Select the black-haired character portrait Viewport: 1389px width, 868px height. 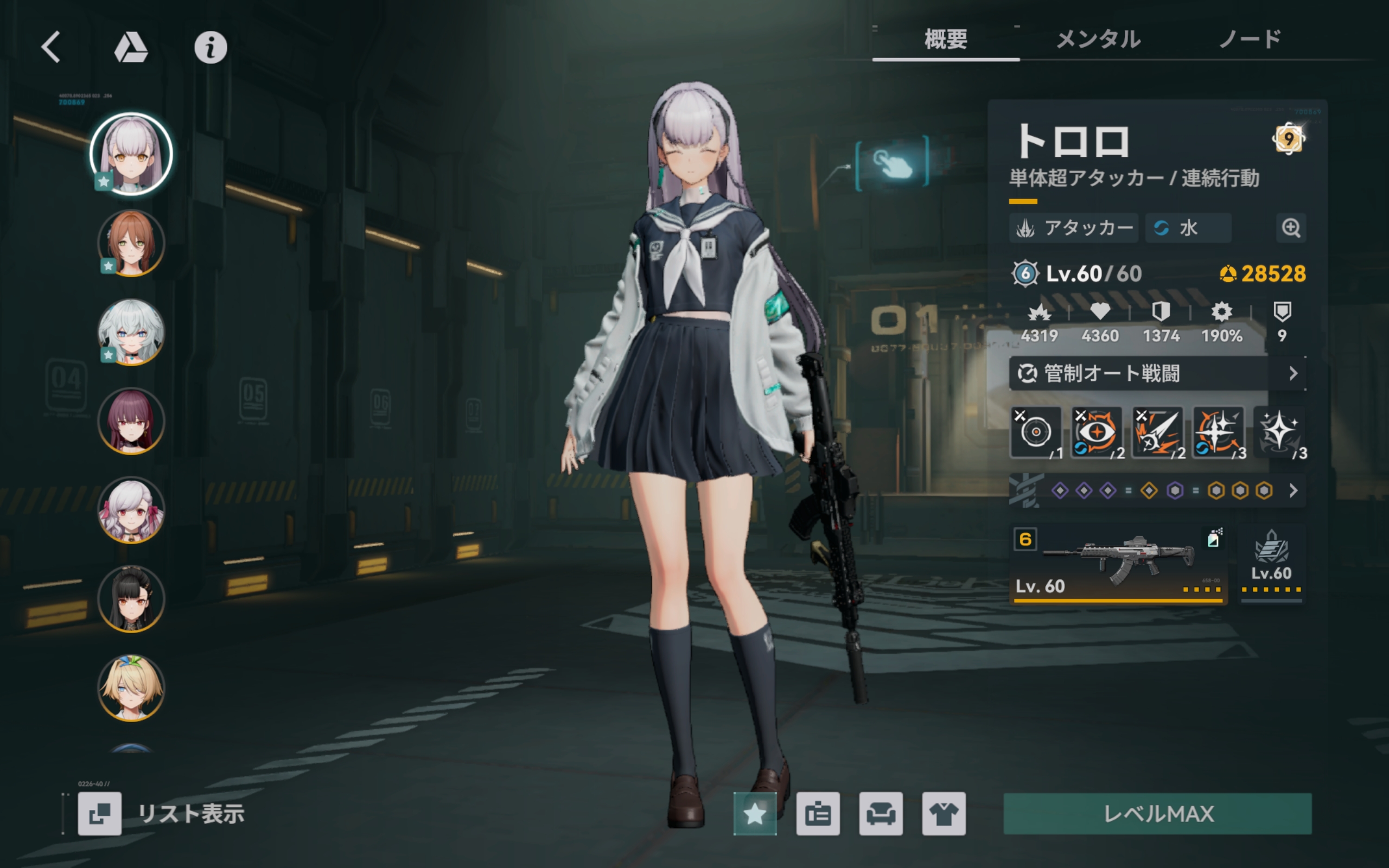pyautogui.click(x=131, y=599)
